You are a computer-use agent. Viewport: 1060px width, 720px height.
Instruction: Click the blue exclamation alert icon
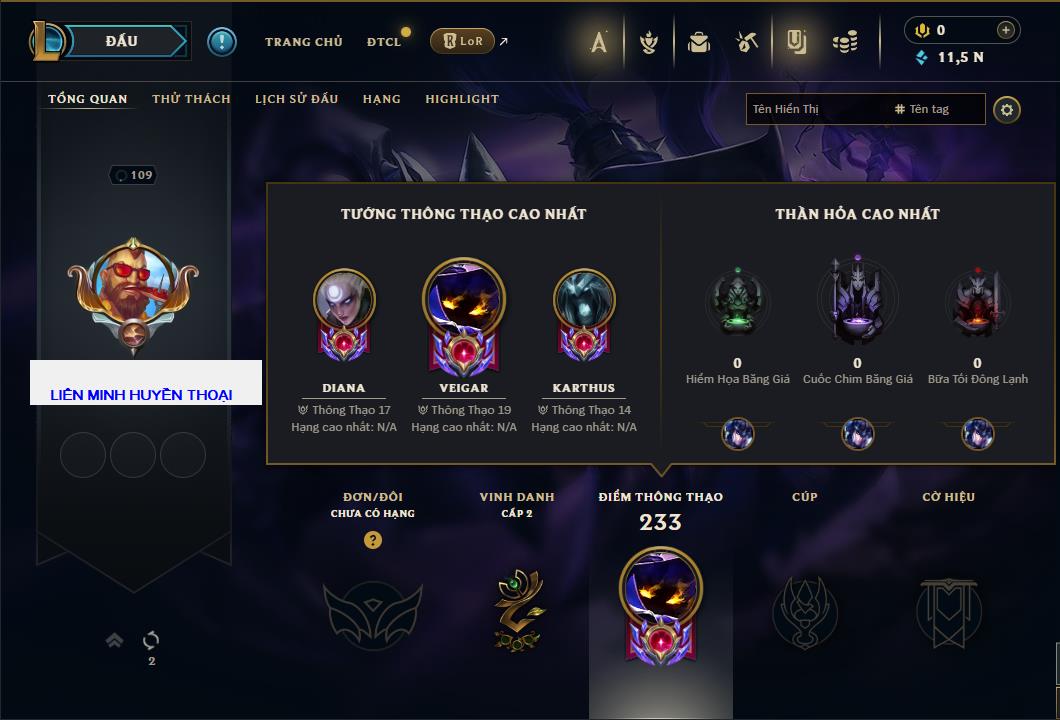click(221, 41)
